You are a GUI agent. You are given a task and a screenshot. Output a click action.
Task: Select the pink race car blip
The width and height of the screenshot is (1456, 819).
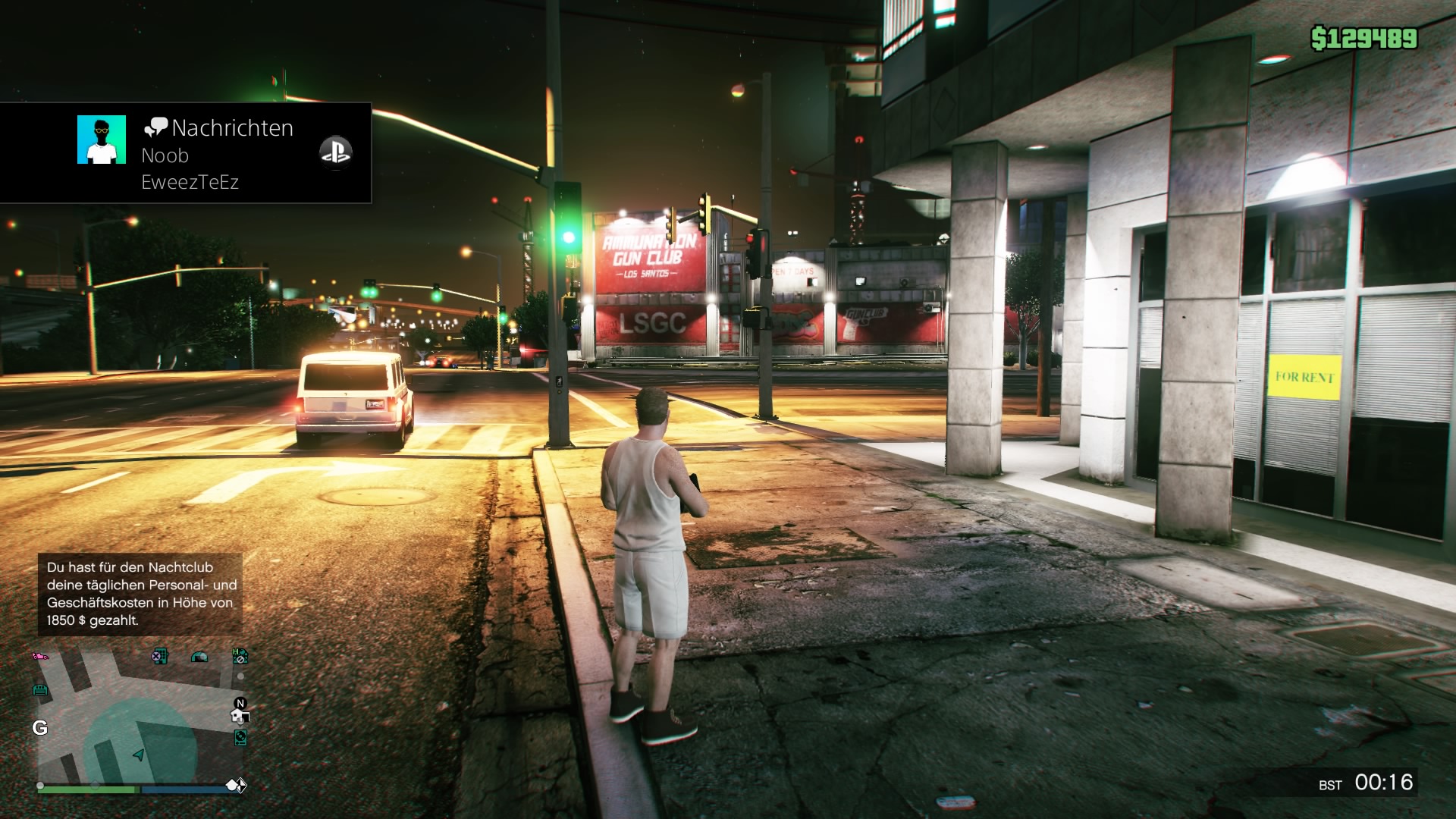pyautogui.click(x=39, y=656)
